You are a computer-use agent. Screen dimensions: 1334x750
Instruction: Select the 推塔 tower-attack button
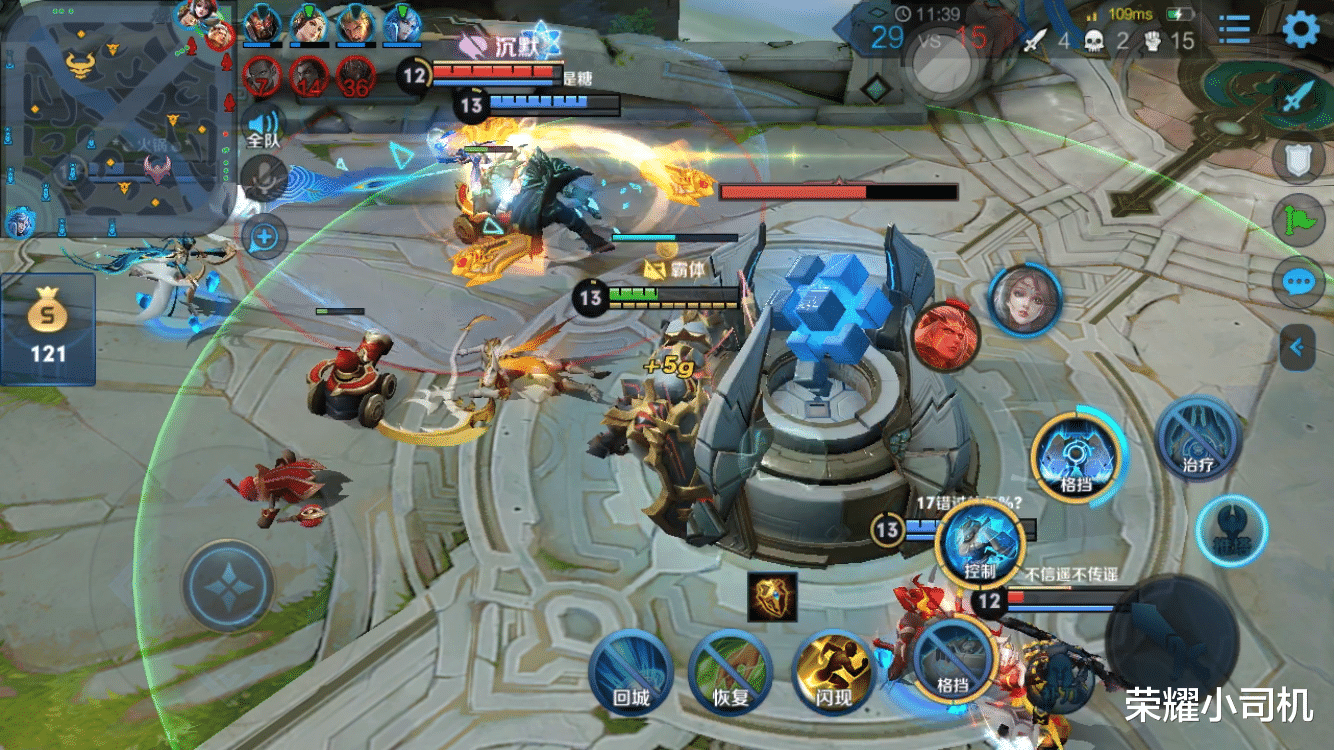[1231, 532]
